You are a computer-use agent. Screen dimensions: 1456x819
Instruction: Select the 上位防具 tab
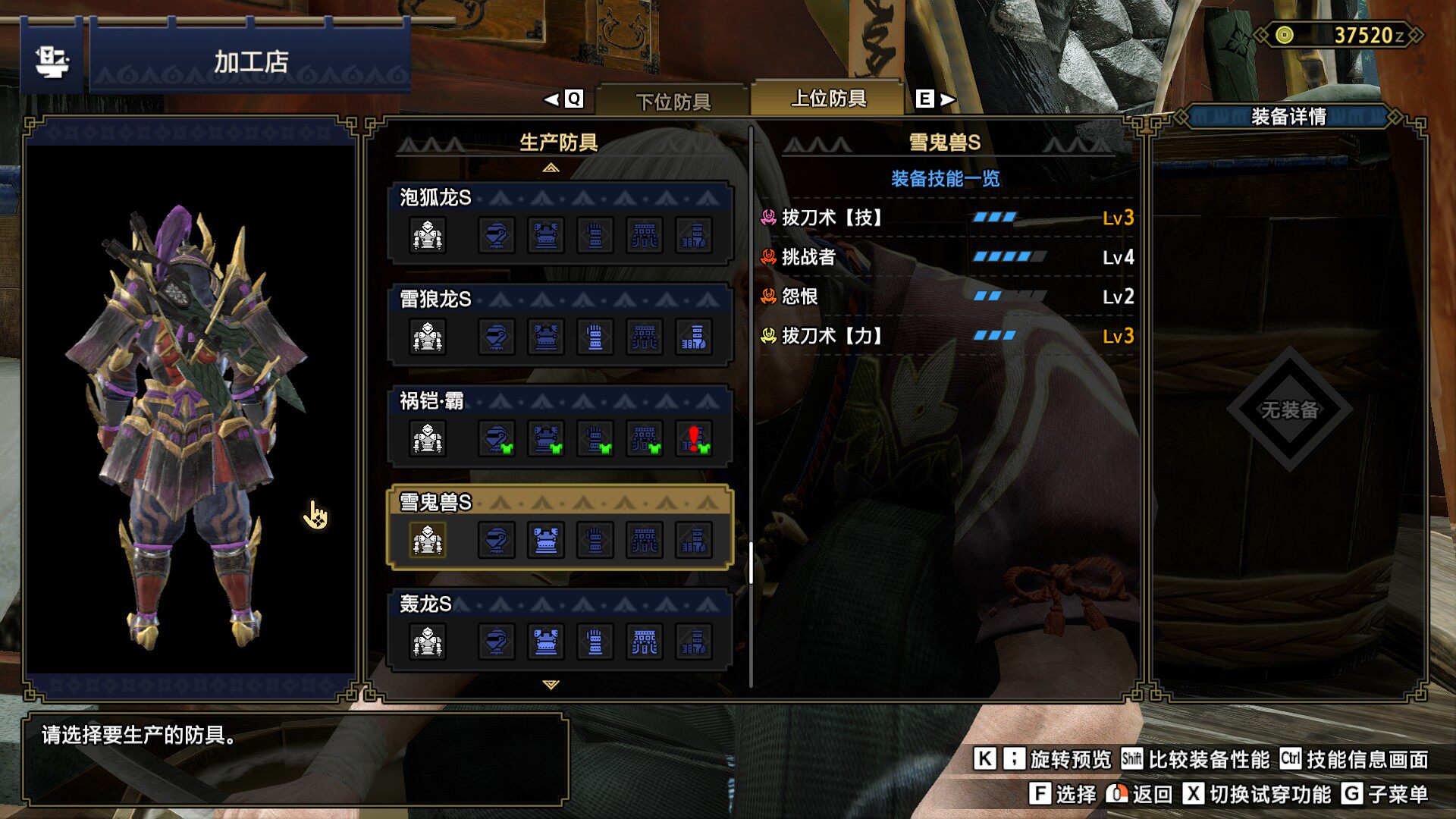827,99
